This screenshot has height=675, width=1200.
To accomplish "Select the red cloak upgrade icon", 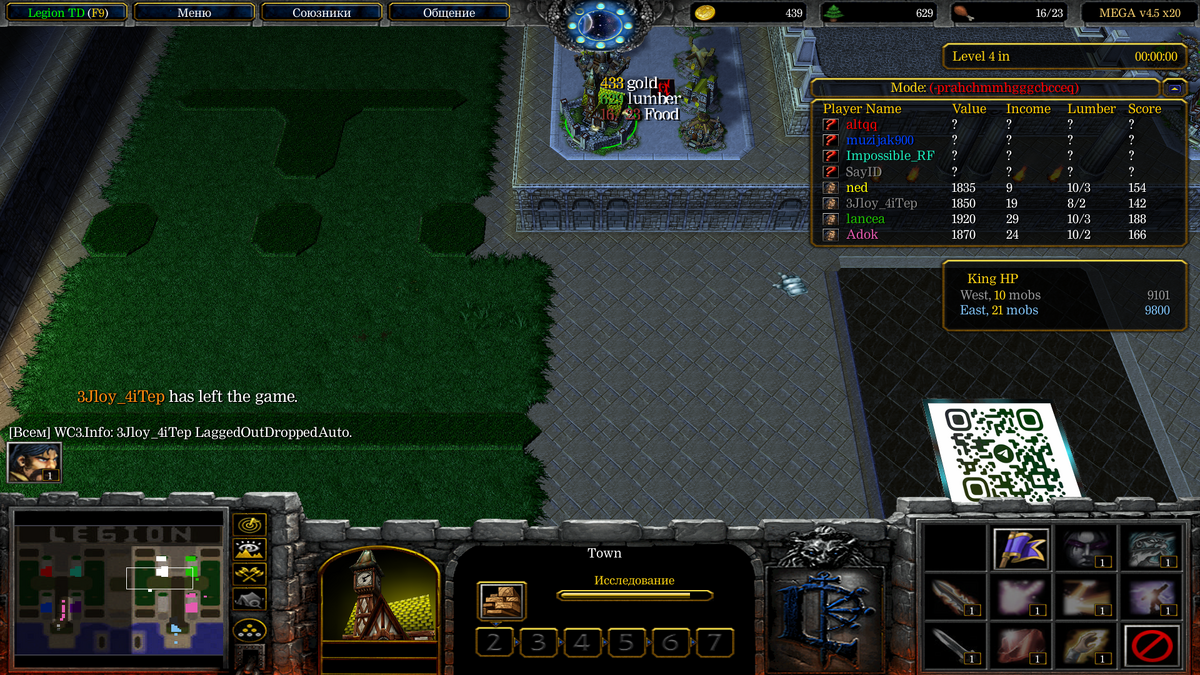I will tap(1021, 645).
